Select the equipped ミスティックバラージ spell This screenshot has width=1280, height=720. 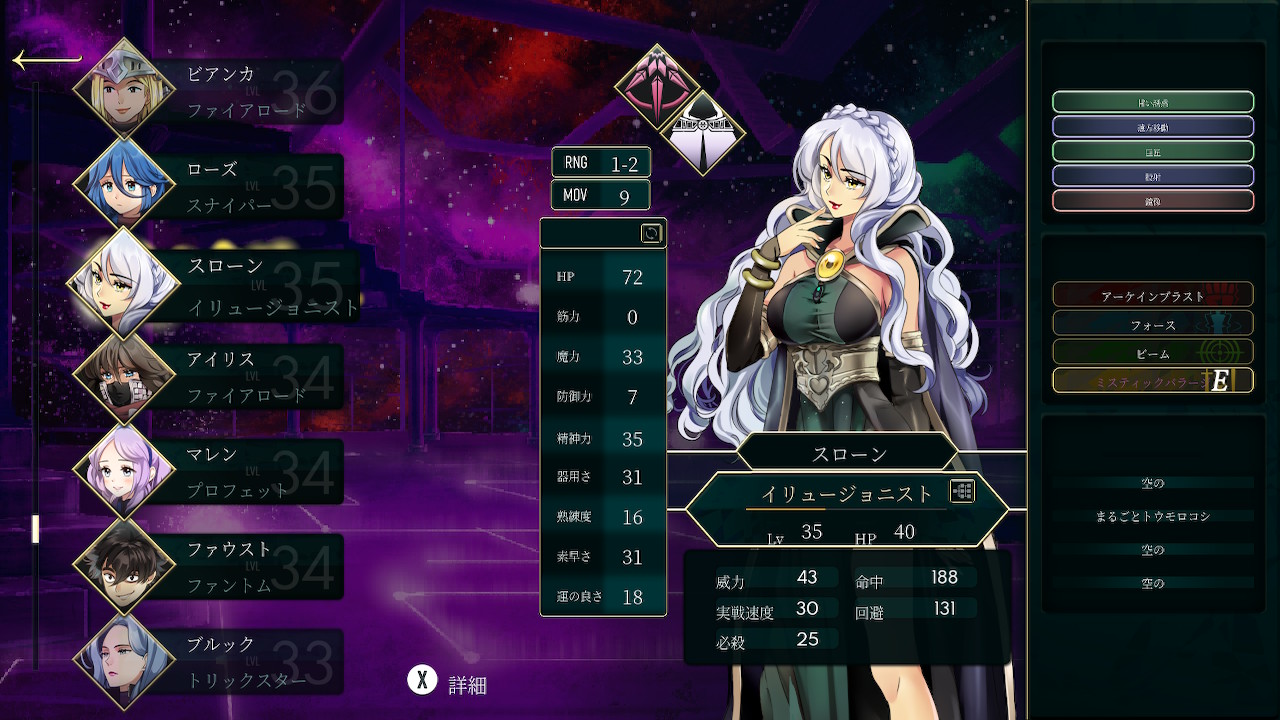pos(1152,381)
